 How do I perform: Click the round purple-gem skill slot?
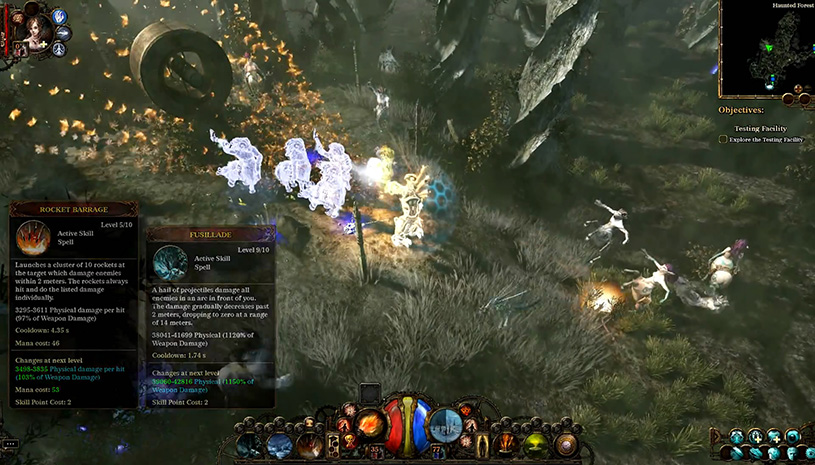567,443
